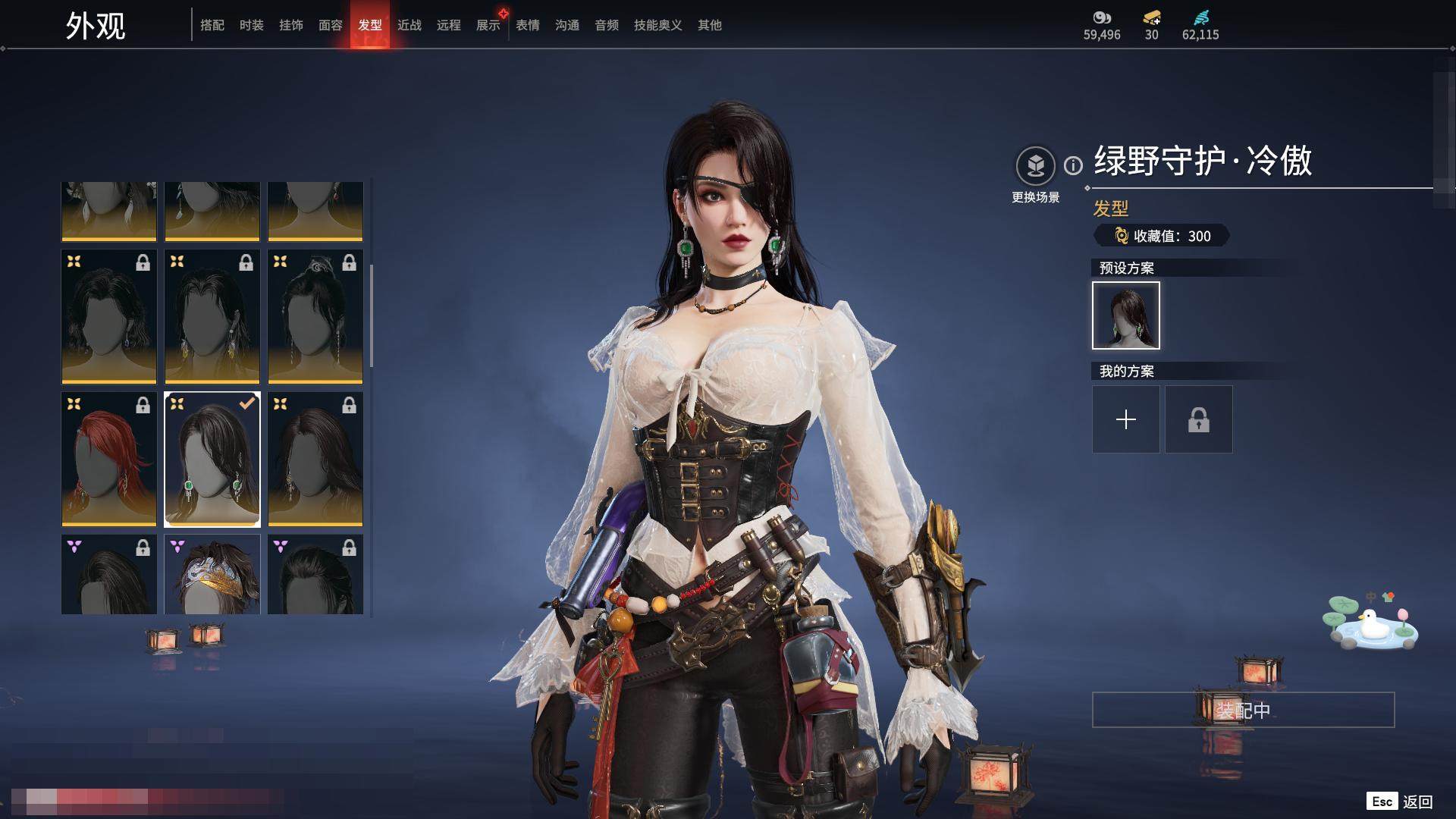Viewport: 1456px width, 819px height.
Task: Select the 挂饰 tab
Action: click(291, 25)
